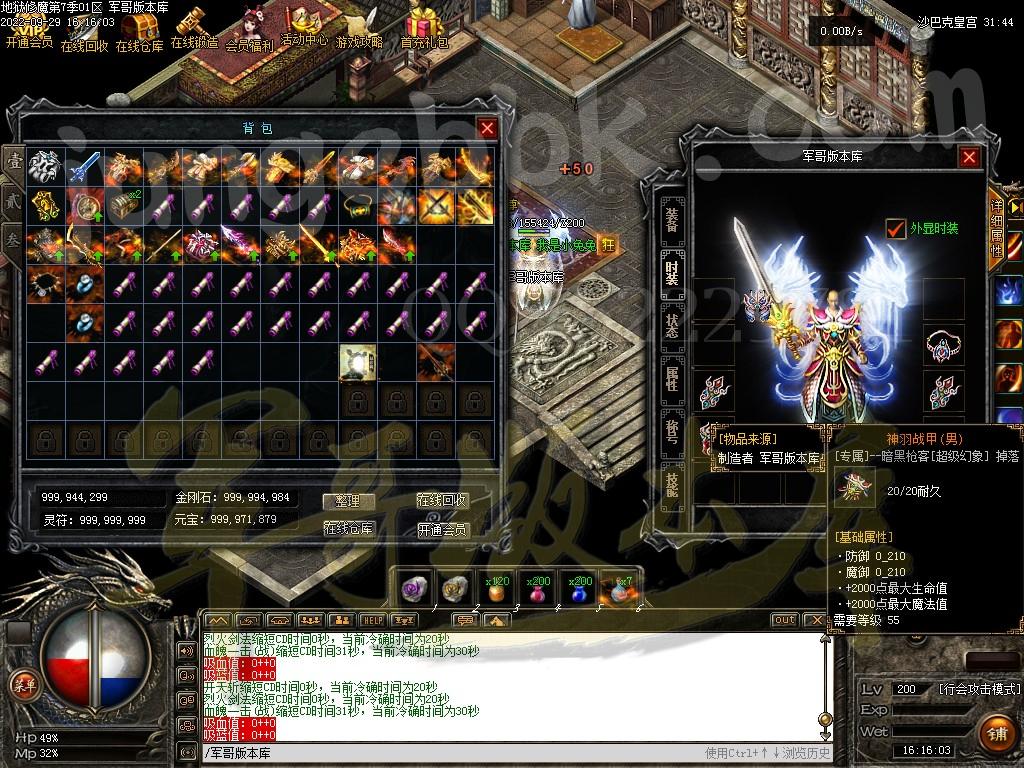The width and height of the screenshot is (1024, 768).
Task: Click the 开通会员 VIP icon in top bar
Action: point(29,30)
